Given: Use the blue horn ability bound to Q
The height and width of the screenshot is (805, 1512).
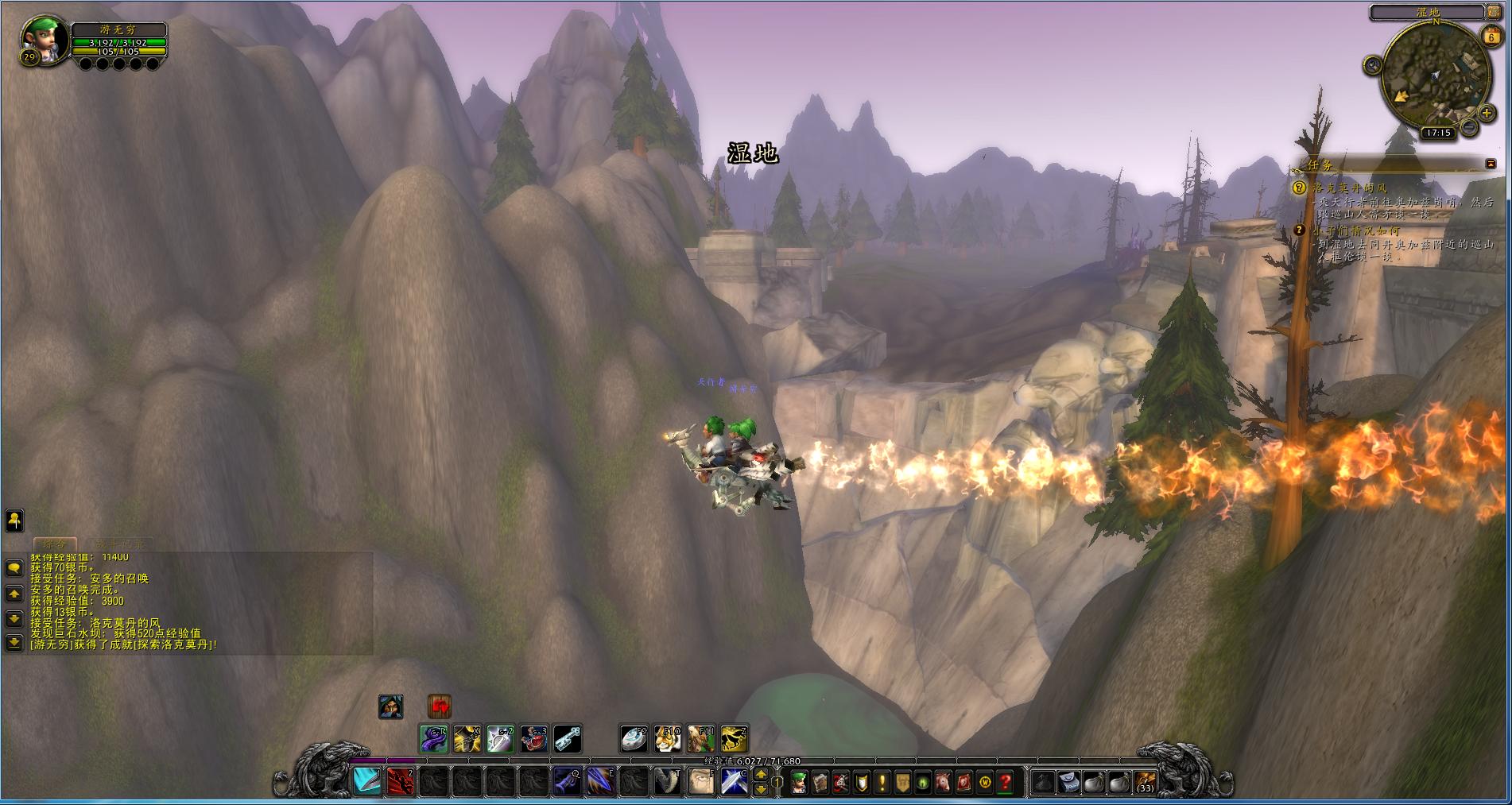Looking at the screenshot, I should click(x=566, y=782).
